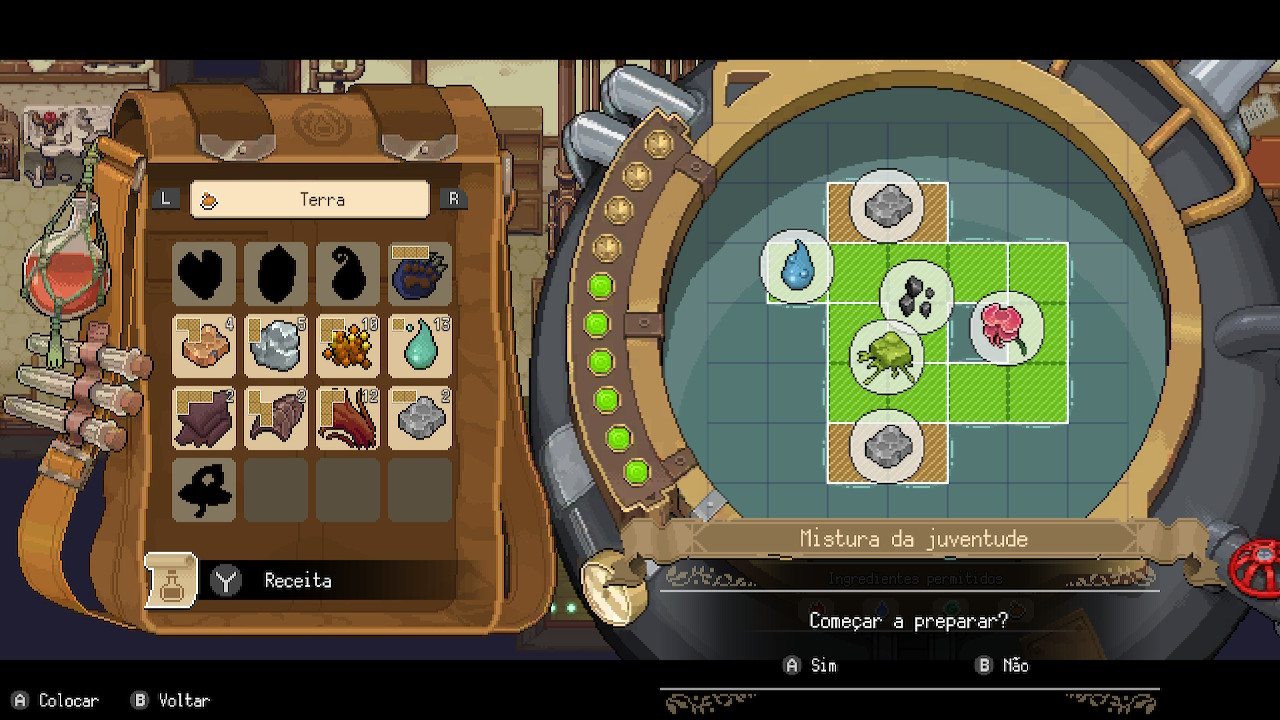Select the grey stone in the backpack

click(420, 418)
